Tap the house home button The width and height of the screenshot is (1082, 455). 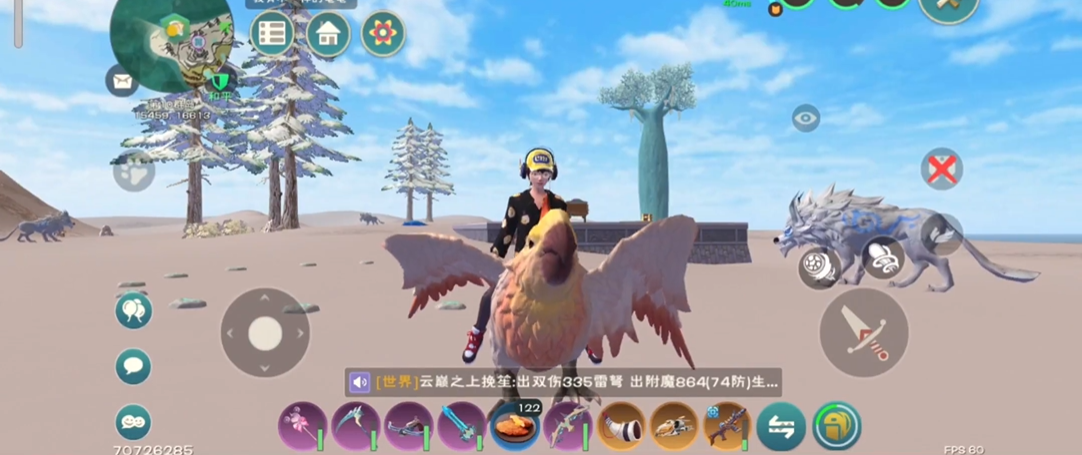[328, 34]
